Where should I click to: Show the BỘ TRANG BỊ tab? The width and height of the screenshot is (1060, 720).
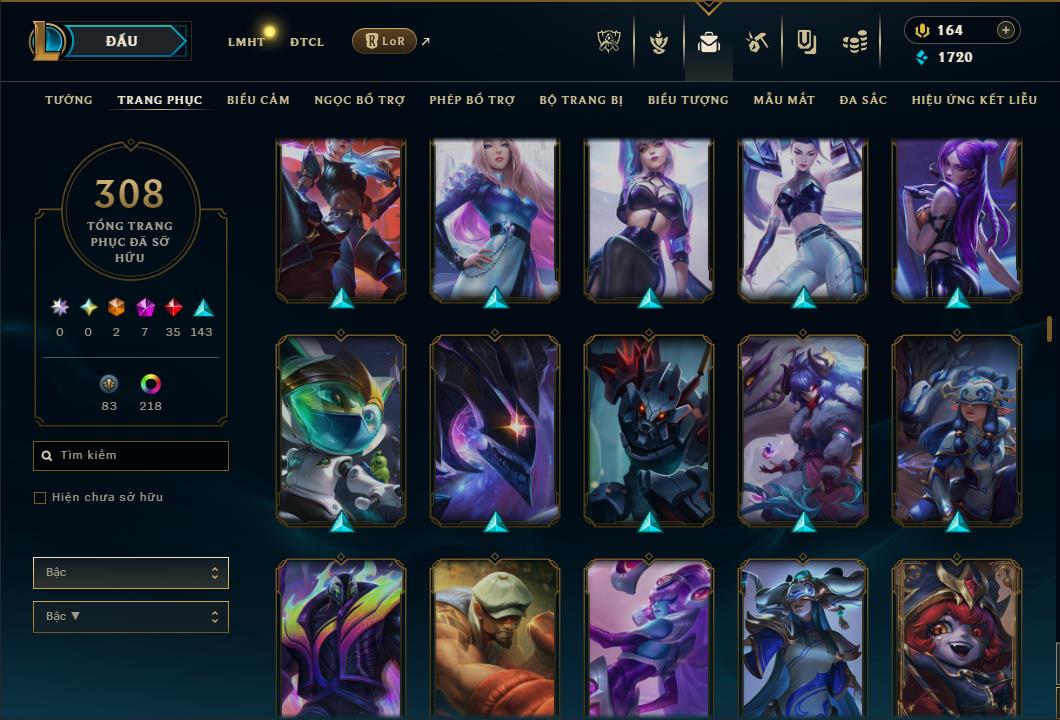tap(581, 100)
